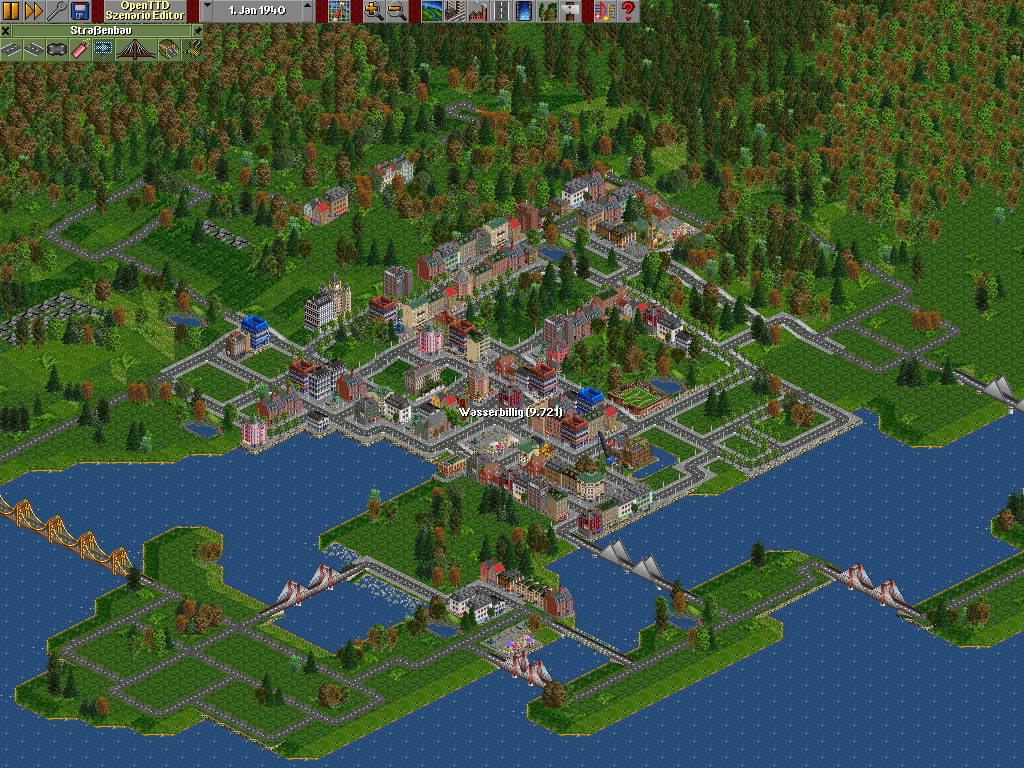Open the factory industry generation tool

(x=477, y=11)
